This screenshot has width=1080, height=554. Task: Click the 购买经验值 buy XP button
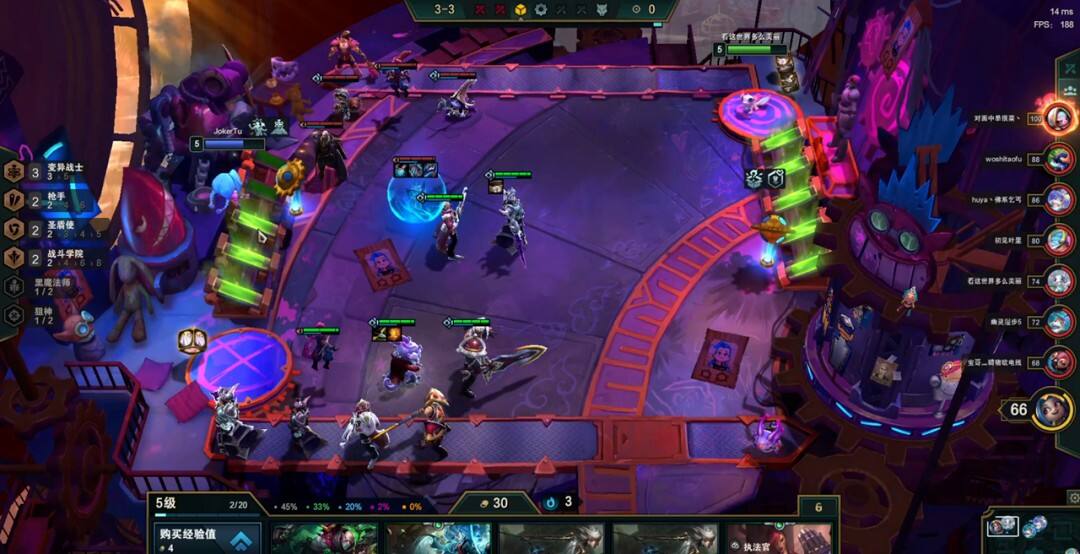click(207, 538)
